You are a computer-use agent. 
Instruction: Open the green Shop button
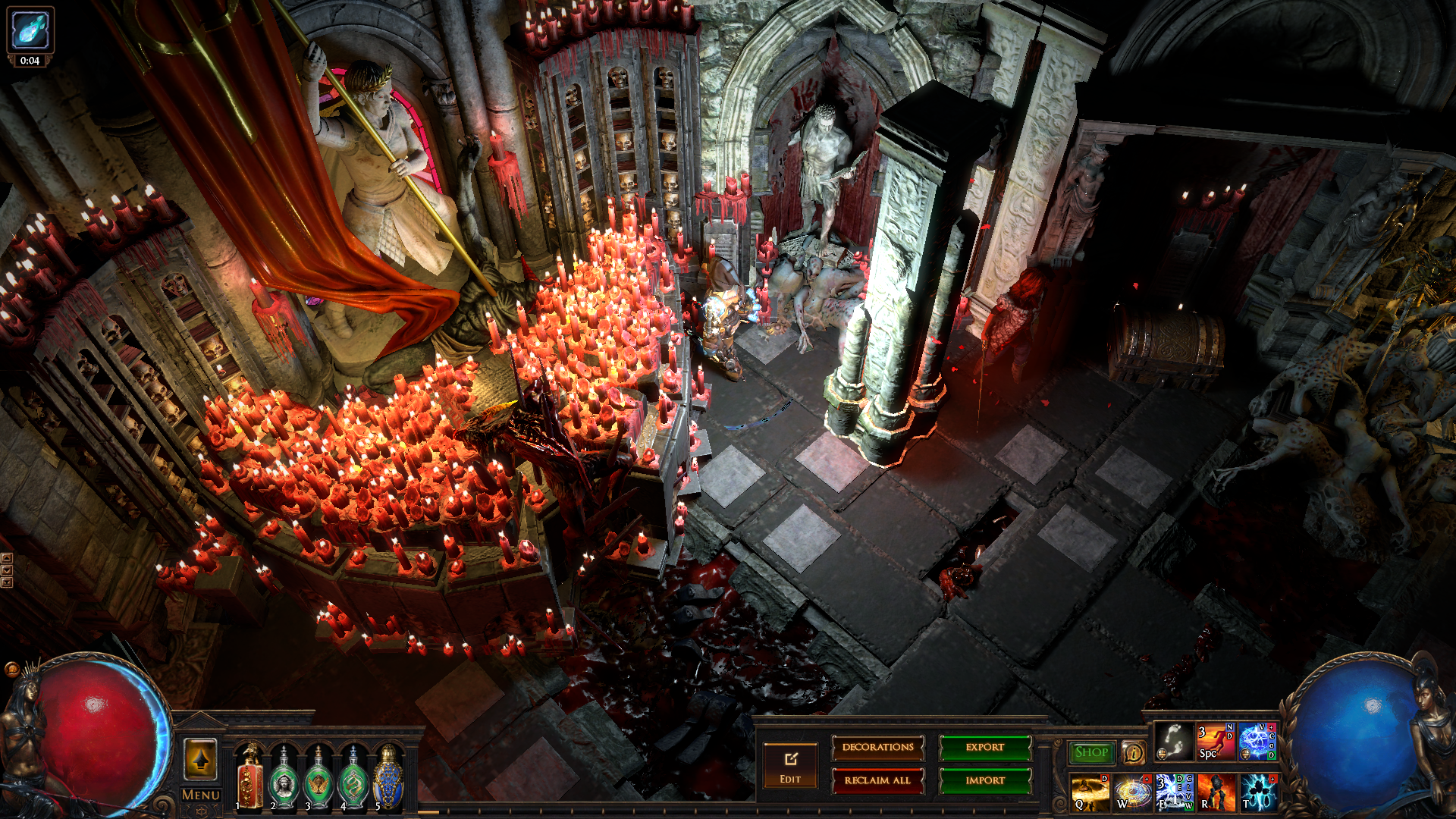(x=1091, y=752)
